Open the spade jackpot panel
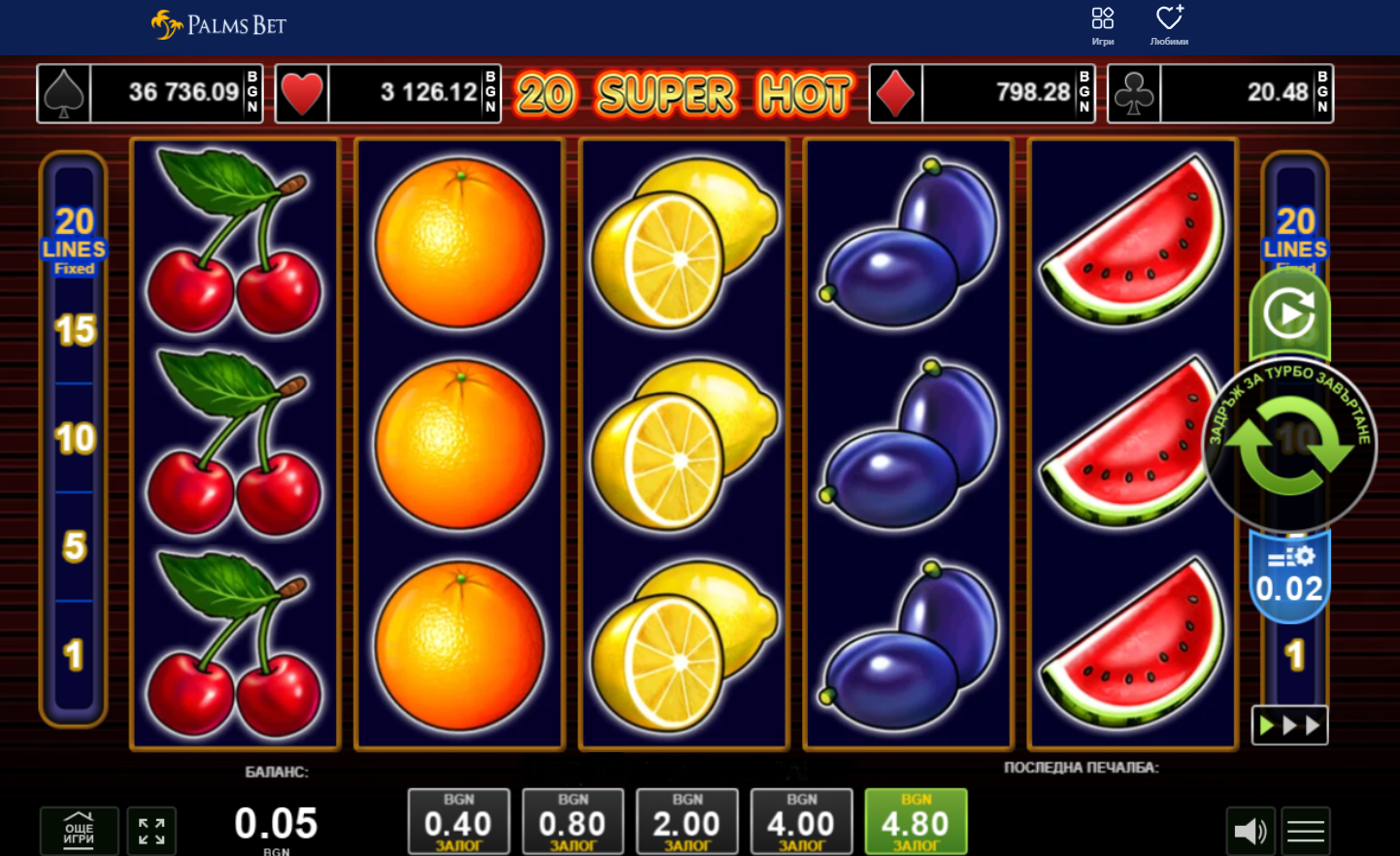 (x=150, y=93)
